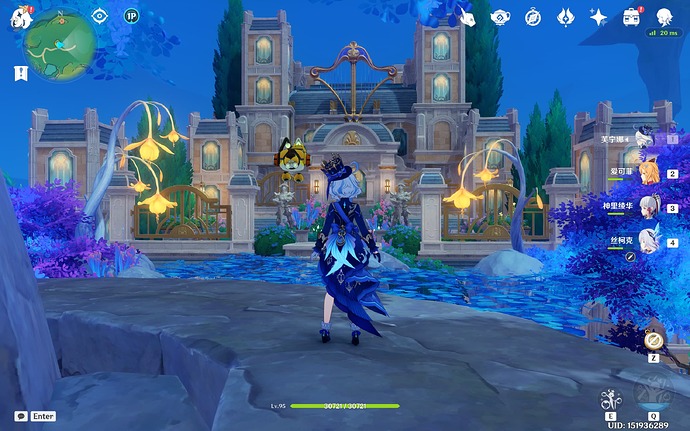Switch to party member 爱可菲
Image resolution: width=690 pixels, height=431 pixels.
[649, 173]
